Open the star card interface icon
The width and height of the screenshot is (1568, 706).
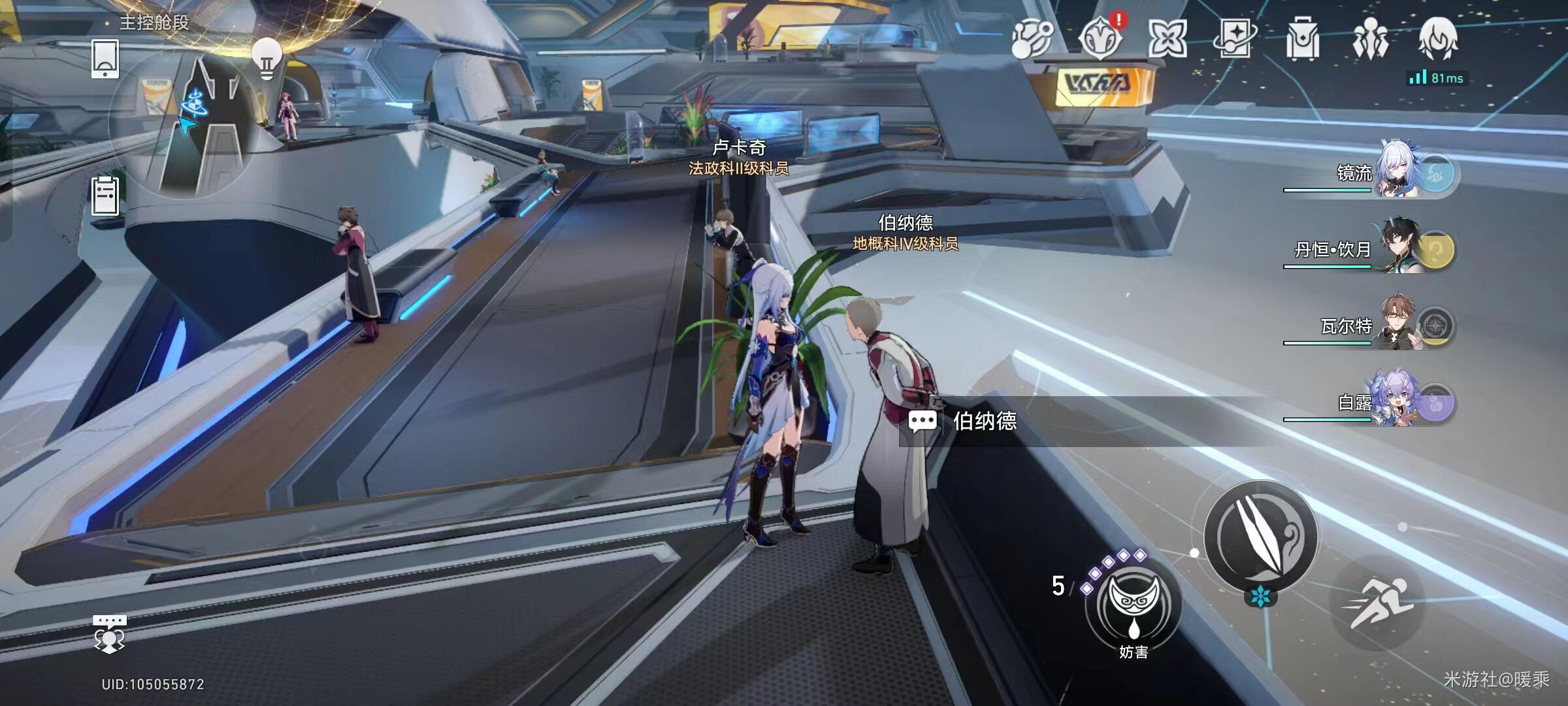(1234, 38)
